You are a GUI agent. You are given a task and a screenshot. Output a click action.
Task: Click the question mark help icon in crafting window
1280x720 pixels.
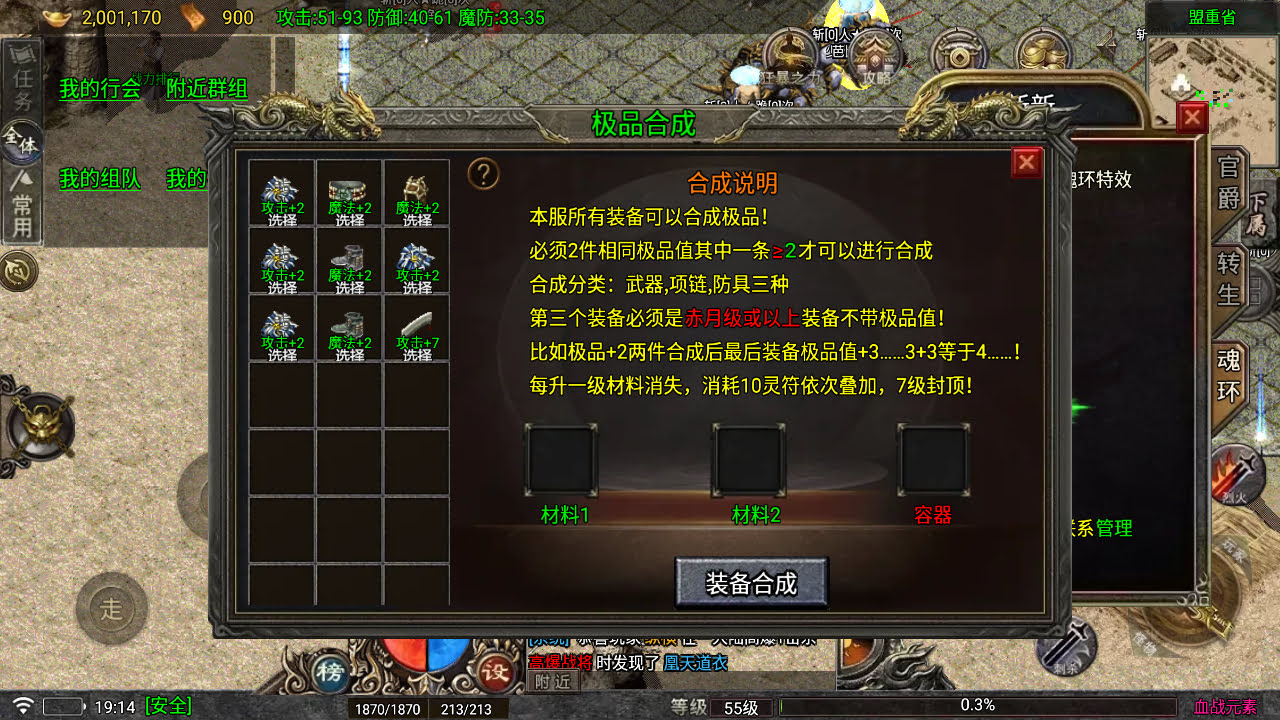(485, 175)
